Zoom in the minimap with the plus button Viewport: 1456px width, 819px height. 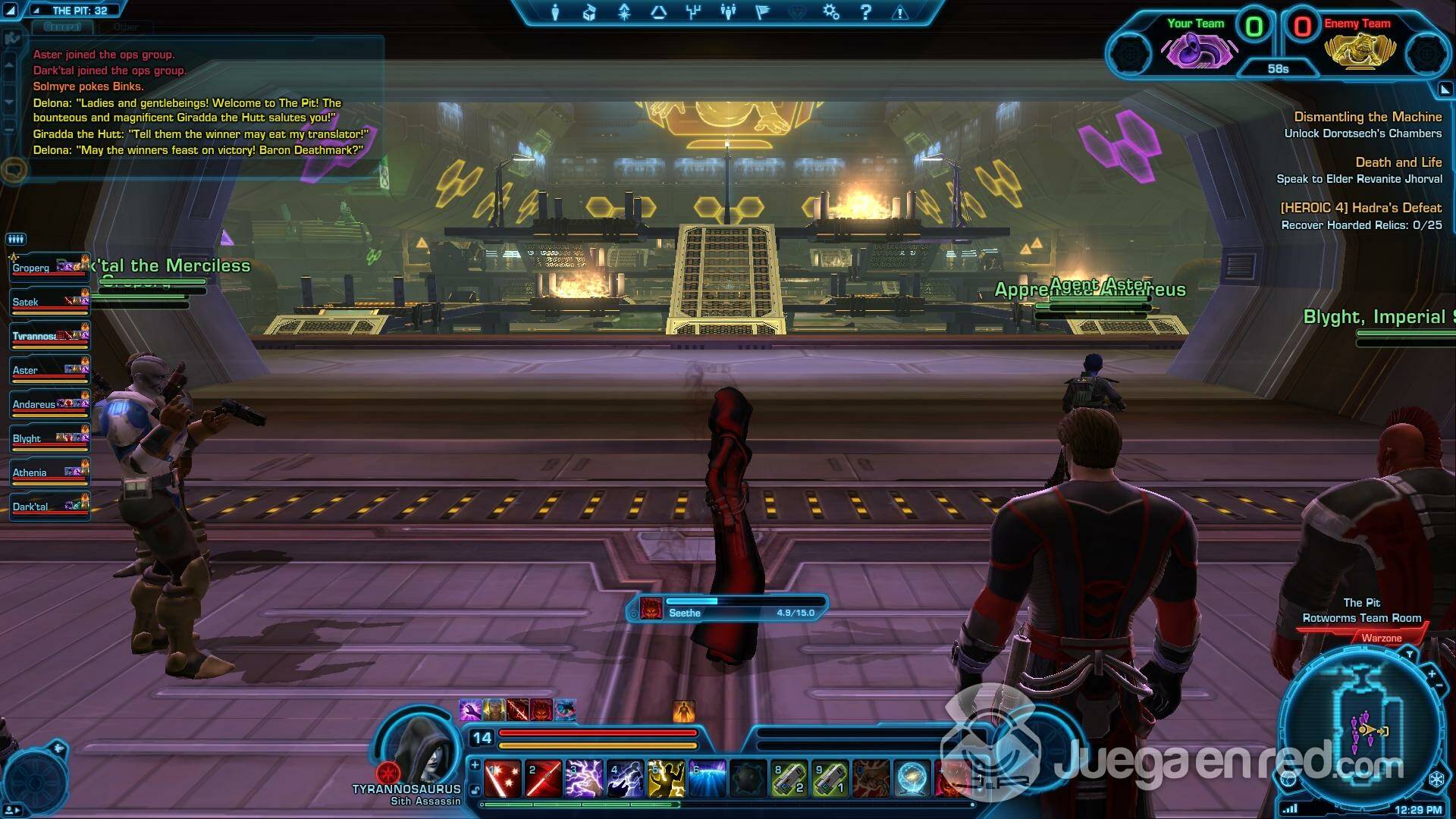coord(1431,674)
